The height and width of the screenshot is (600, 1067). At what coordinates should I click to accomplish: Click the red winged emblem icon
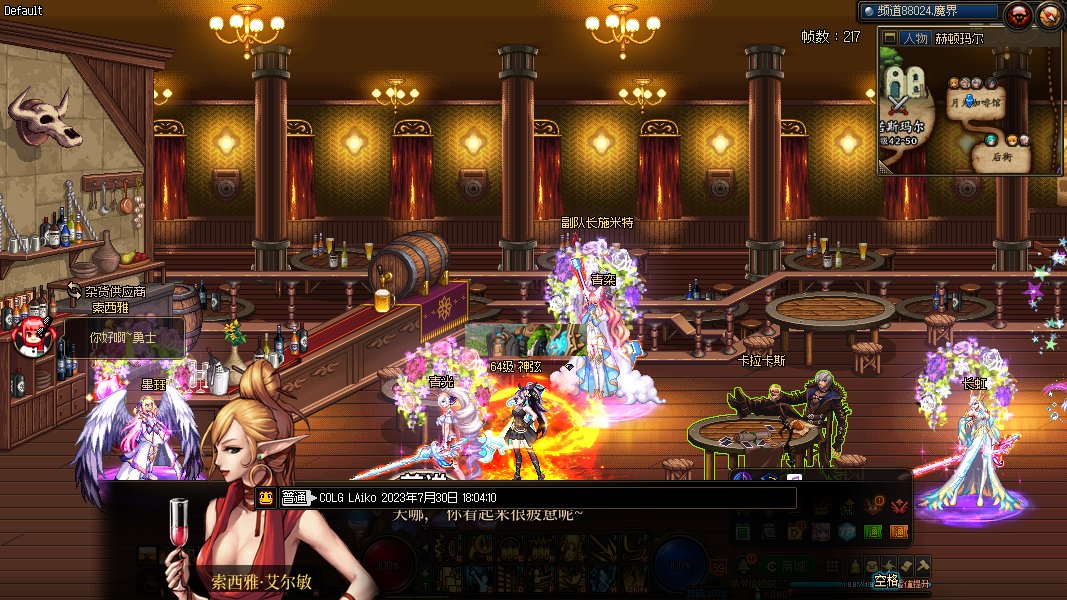tap(899, 505)
